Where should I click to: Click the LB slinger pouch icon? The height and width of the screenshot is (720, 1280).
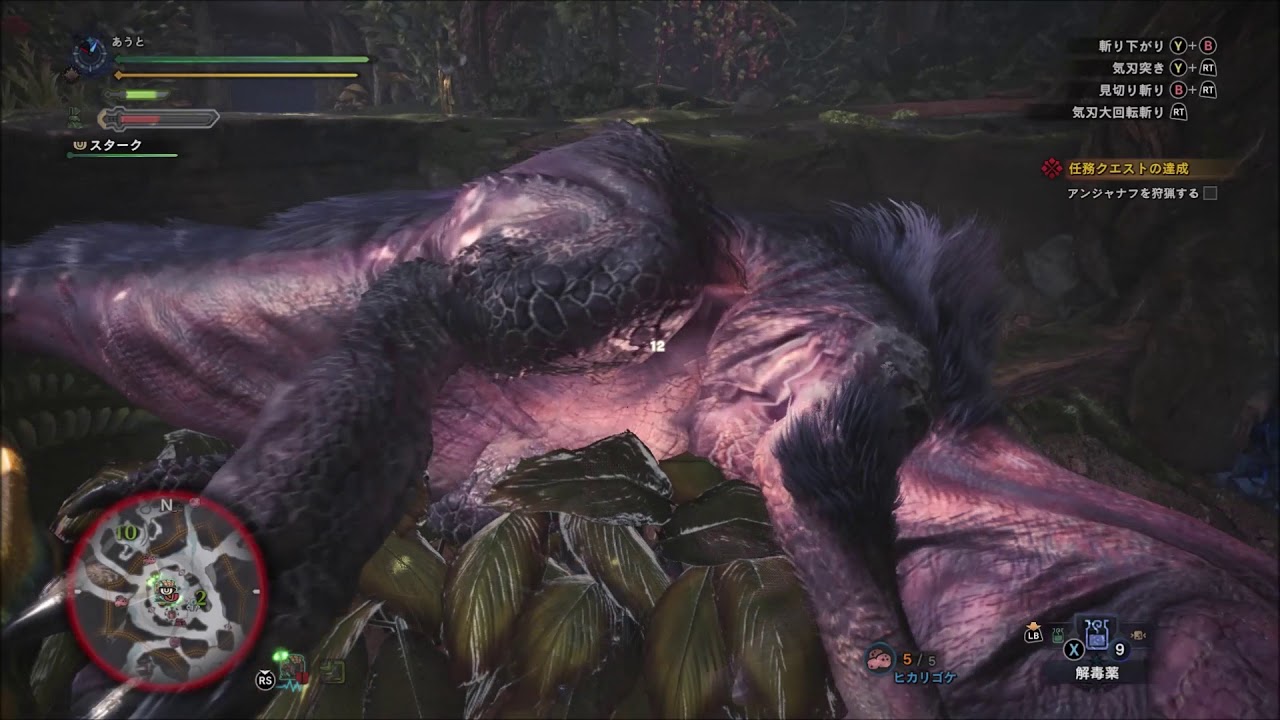1033,636
